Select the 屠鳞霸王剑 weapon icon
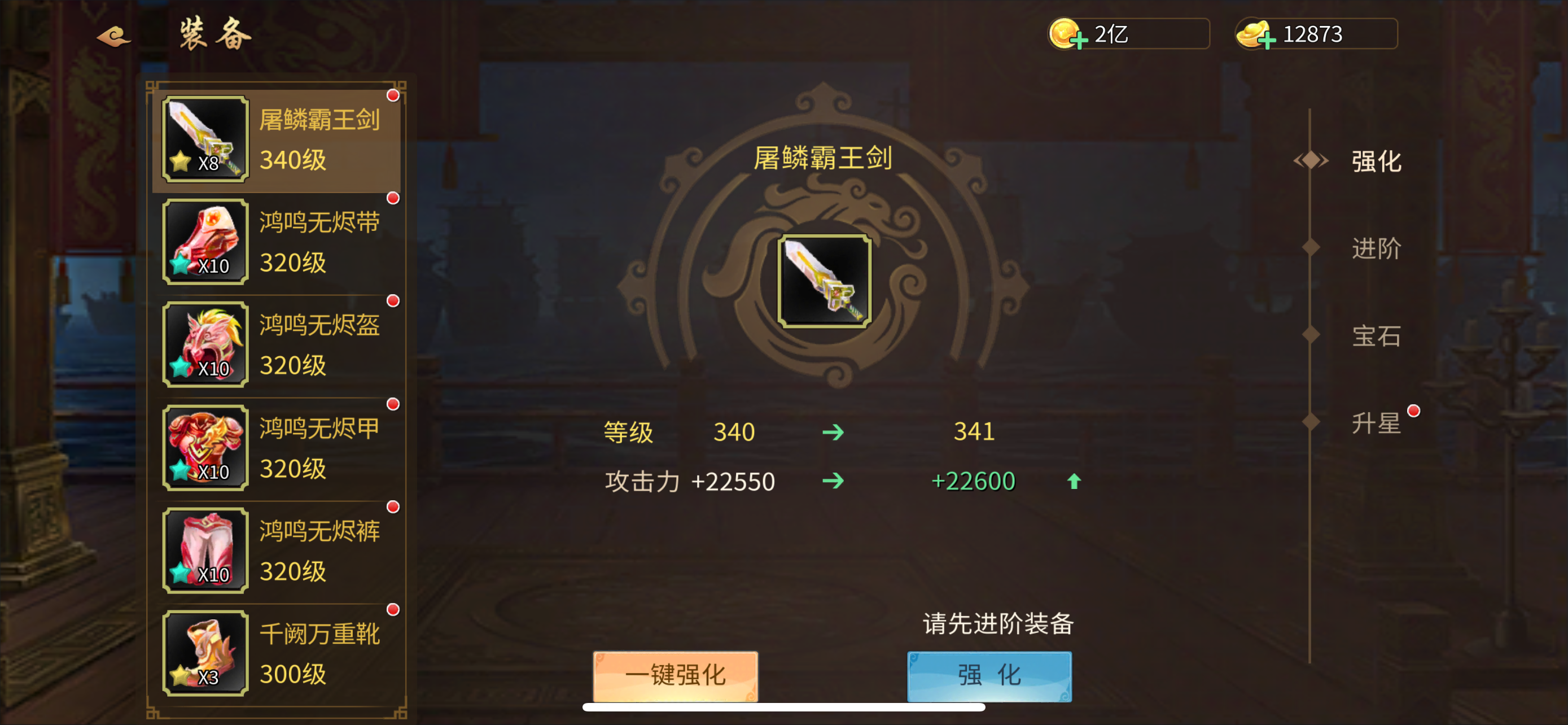 coord(204,139)
